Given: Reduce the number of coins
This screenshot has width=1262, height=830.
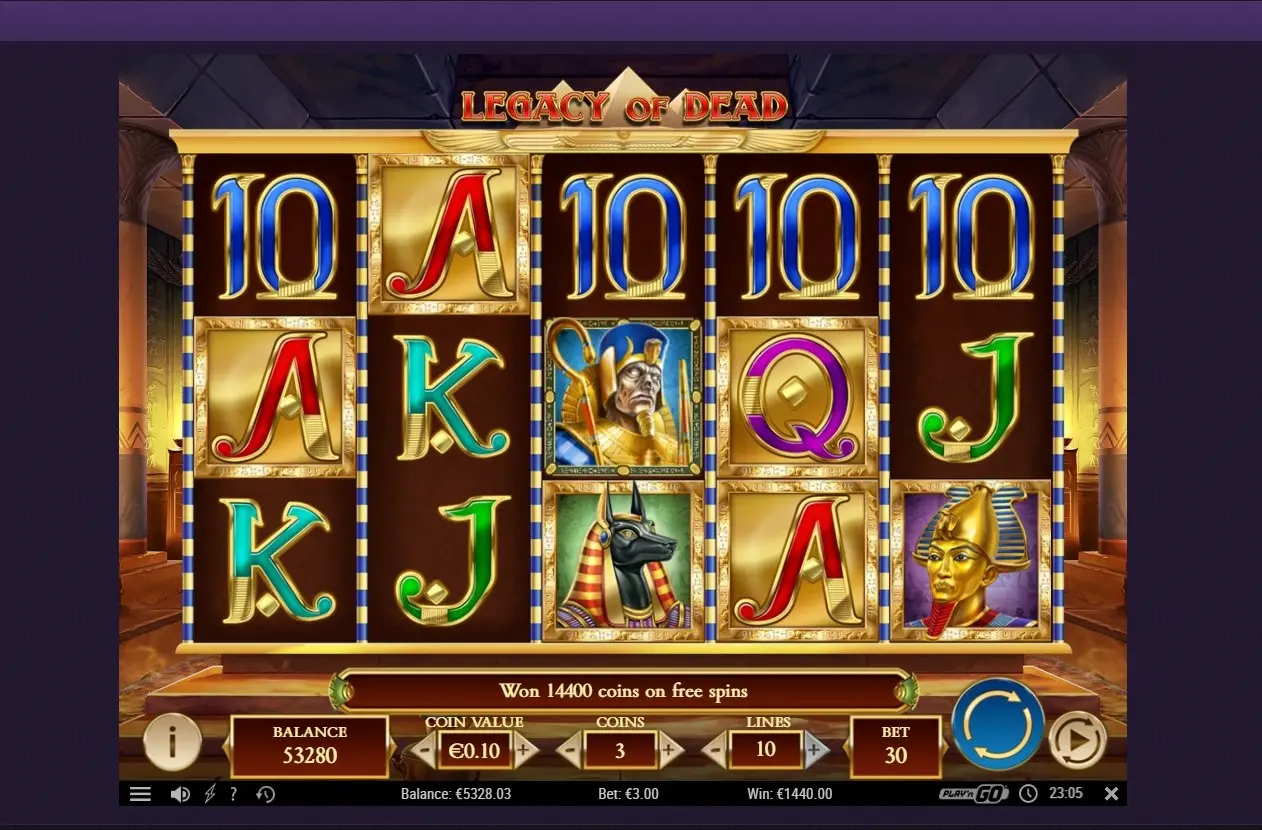Looking at the screenshot, I should coord(569,751).
